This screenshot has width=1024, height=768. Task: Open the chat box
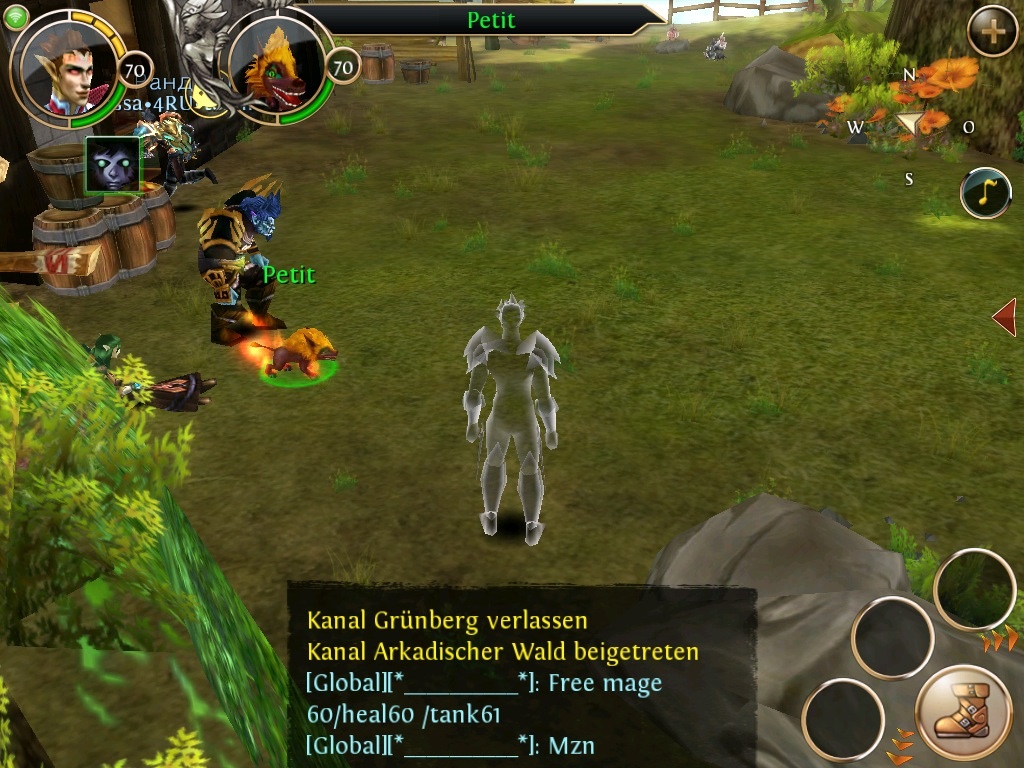click(x=521, y=675)
